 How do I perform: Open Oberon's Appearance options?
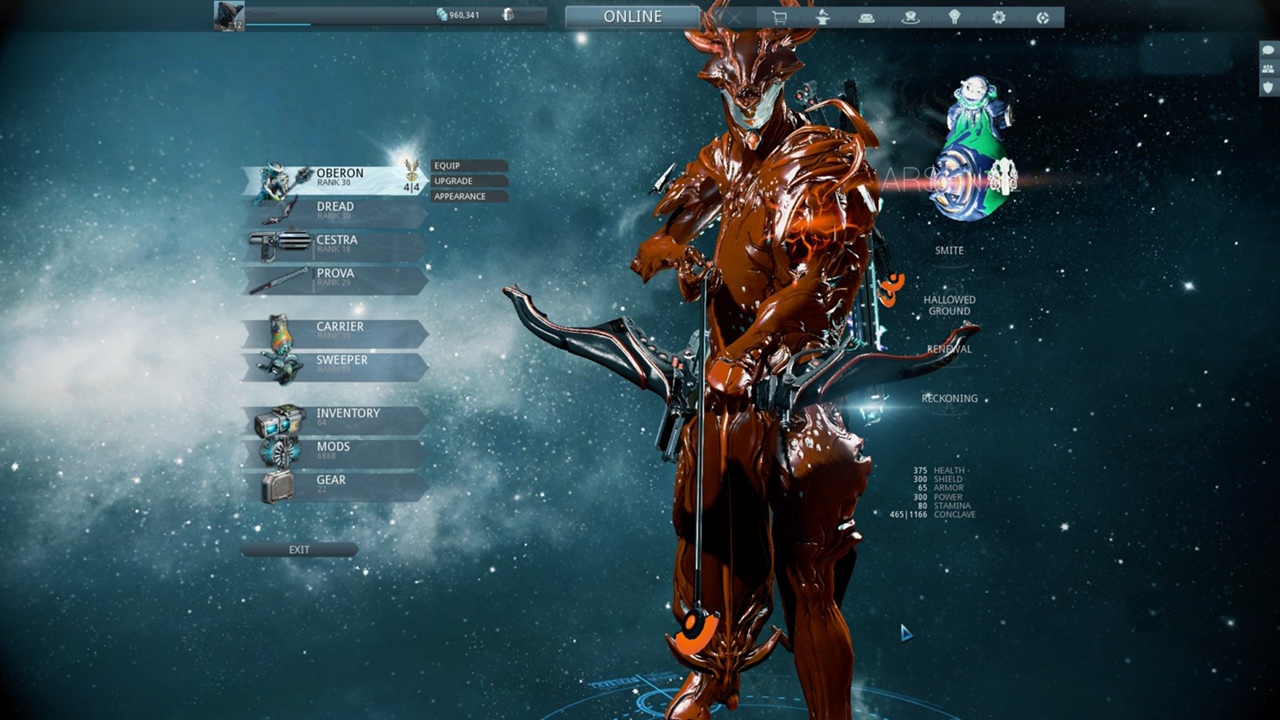[x=469, y=196]
